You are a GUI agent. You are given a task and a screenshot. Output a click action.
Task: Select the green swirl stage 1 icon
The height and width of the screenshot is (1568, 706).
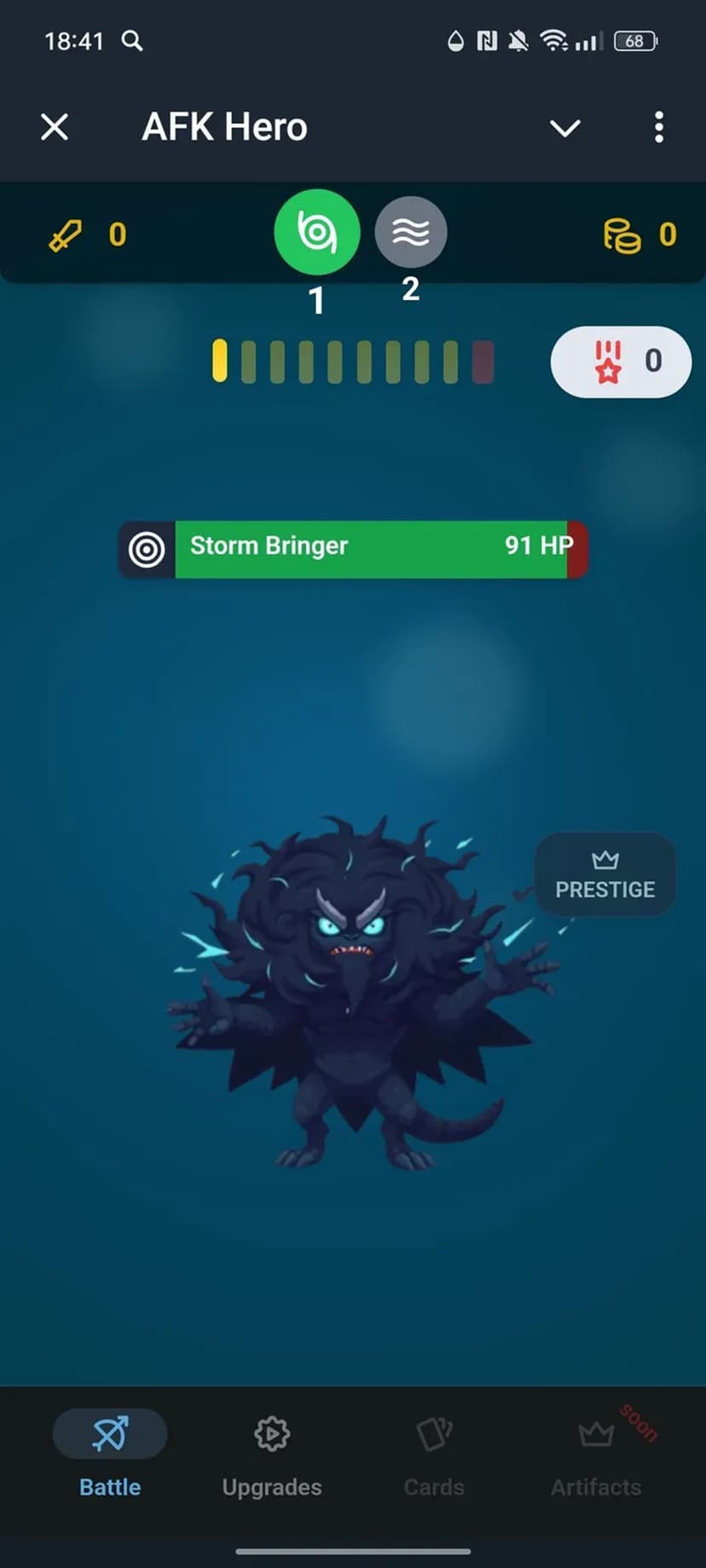pyautogui.click(x=316, y=232)
